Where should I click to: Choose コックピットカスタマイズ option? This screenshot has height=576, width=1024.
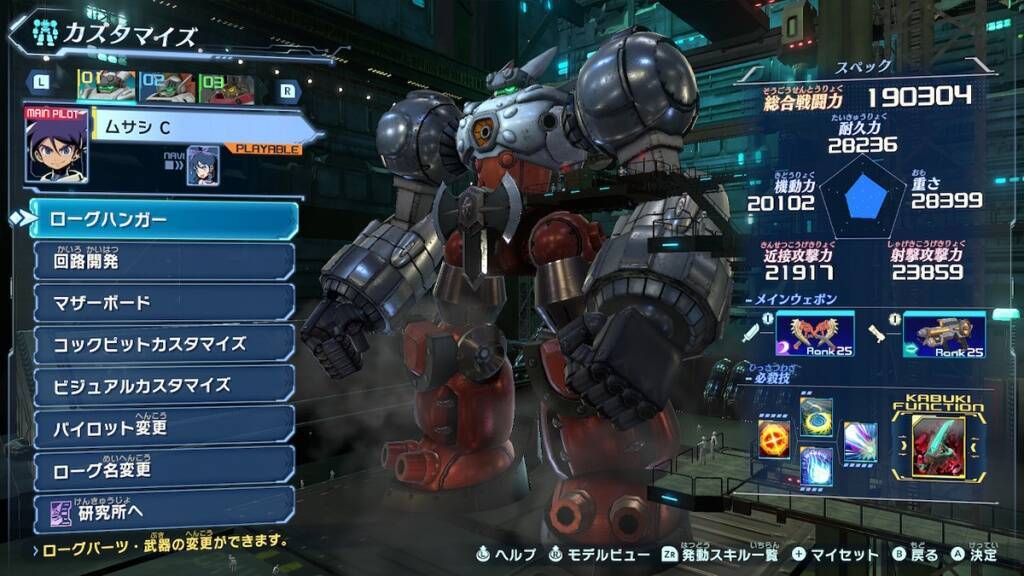[165, 344]
